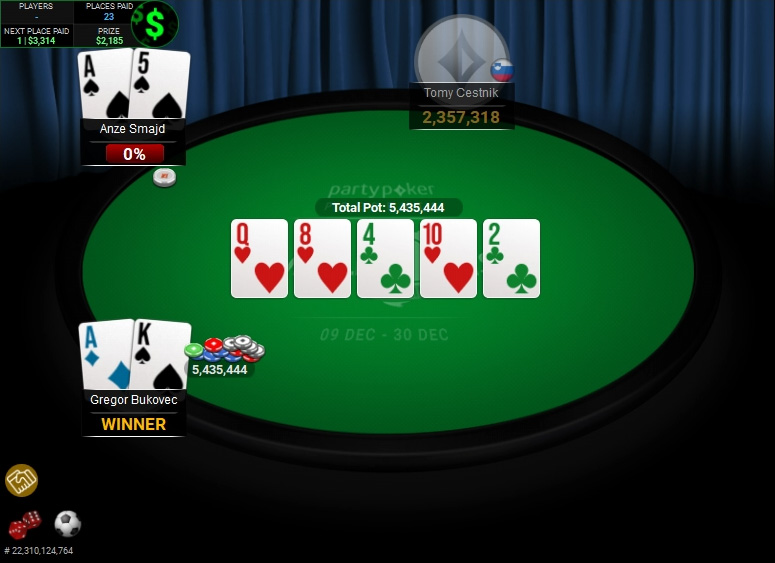
Task: Open the handshake deal icon
Action: (21, 481)
